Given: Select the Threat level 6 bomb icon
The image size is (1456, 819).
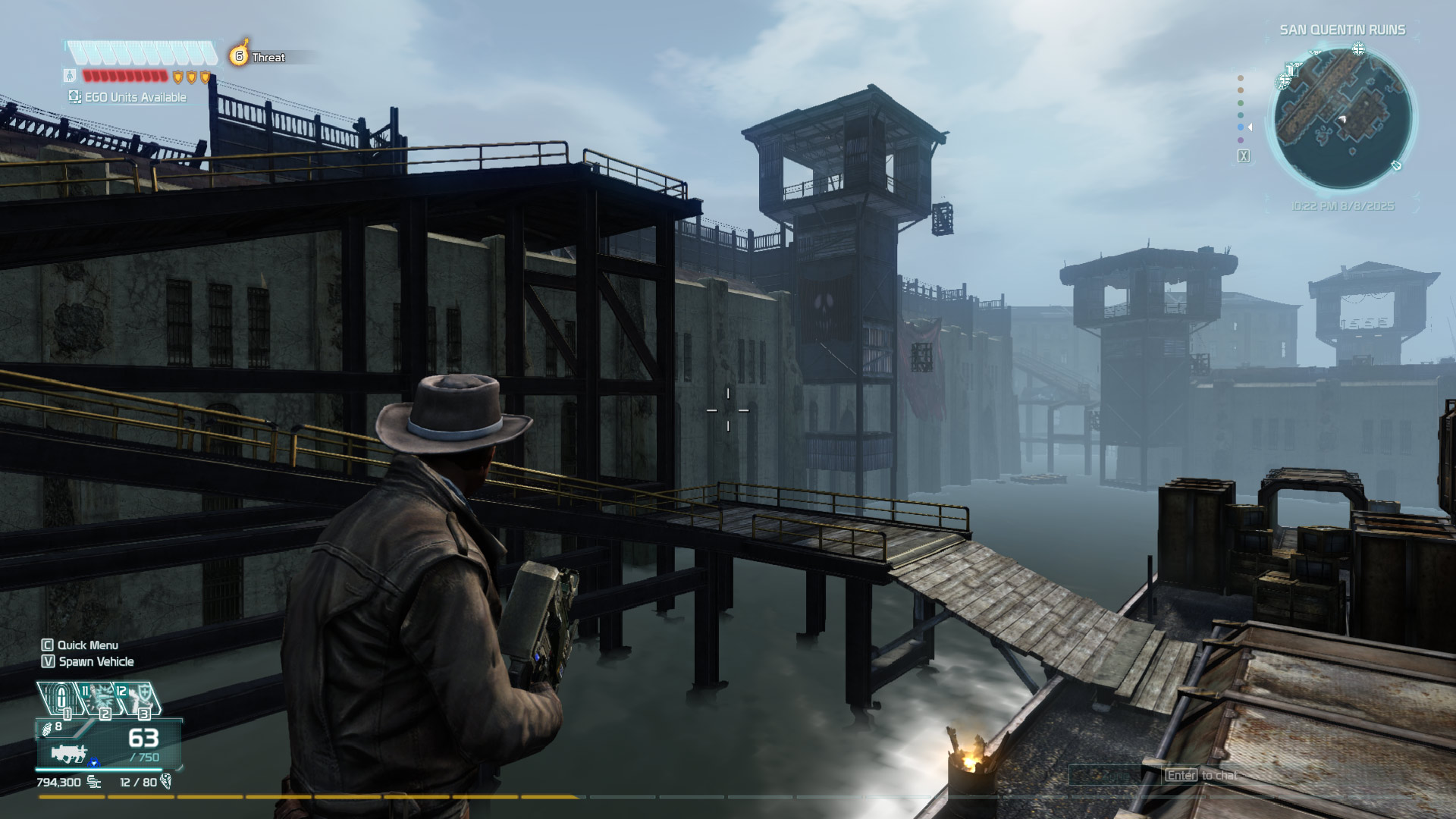Looking at the screenshot, I should click(x=240, y=55).
